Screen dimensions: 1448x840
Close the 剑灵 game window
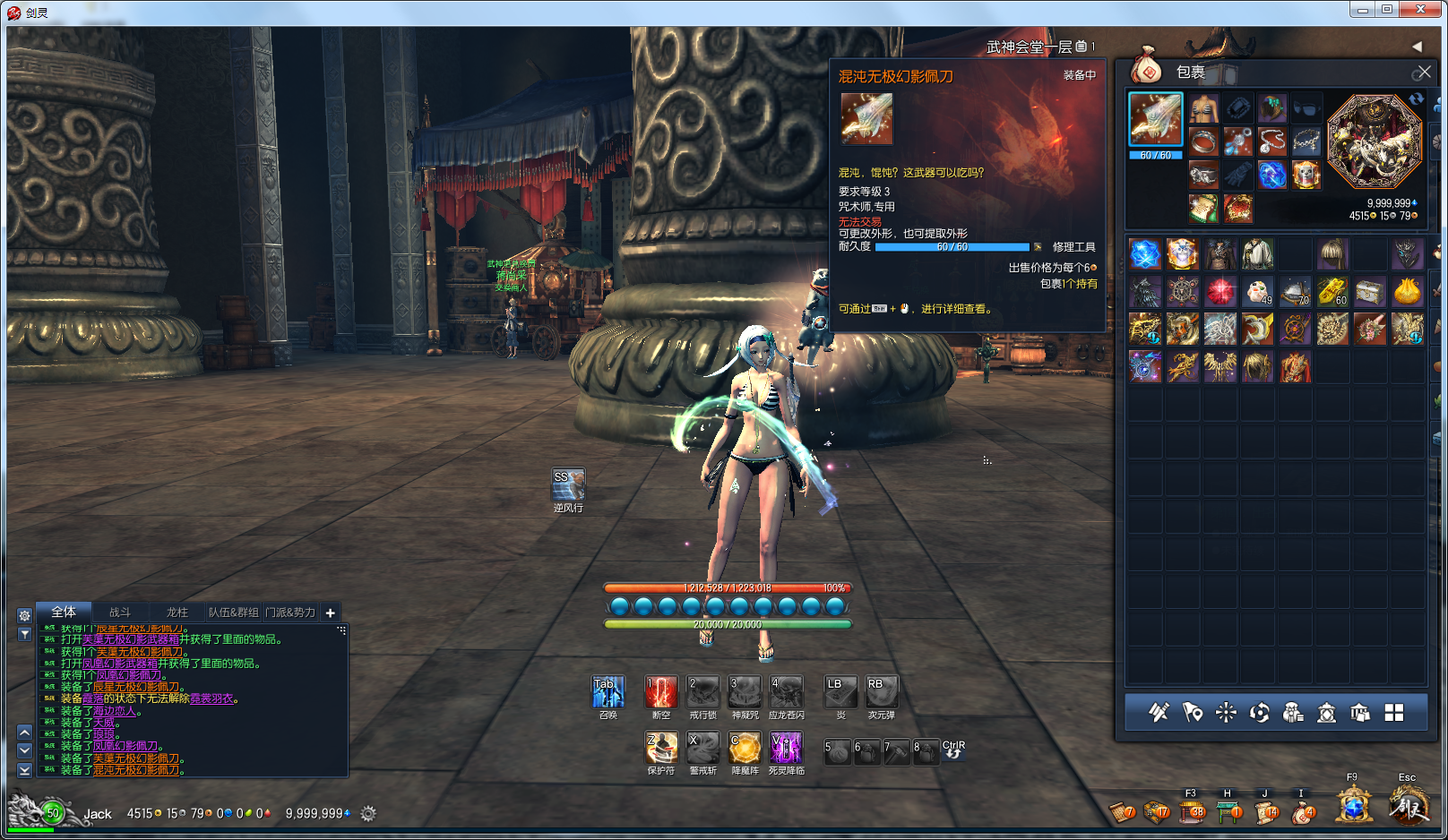click(x=1420, y=10)
